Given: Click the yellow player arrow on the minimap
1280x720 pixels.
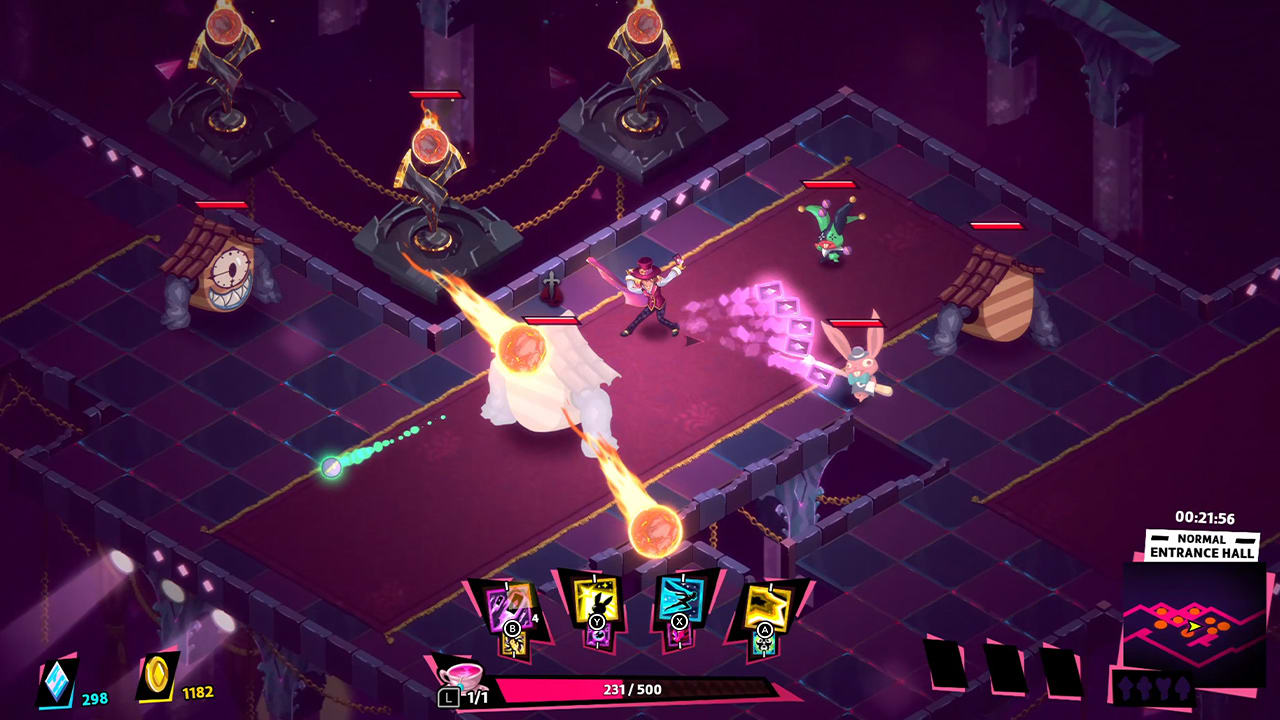Looking at the screenshot, I should 1193,625.
